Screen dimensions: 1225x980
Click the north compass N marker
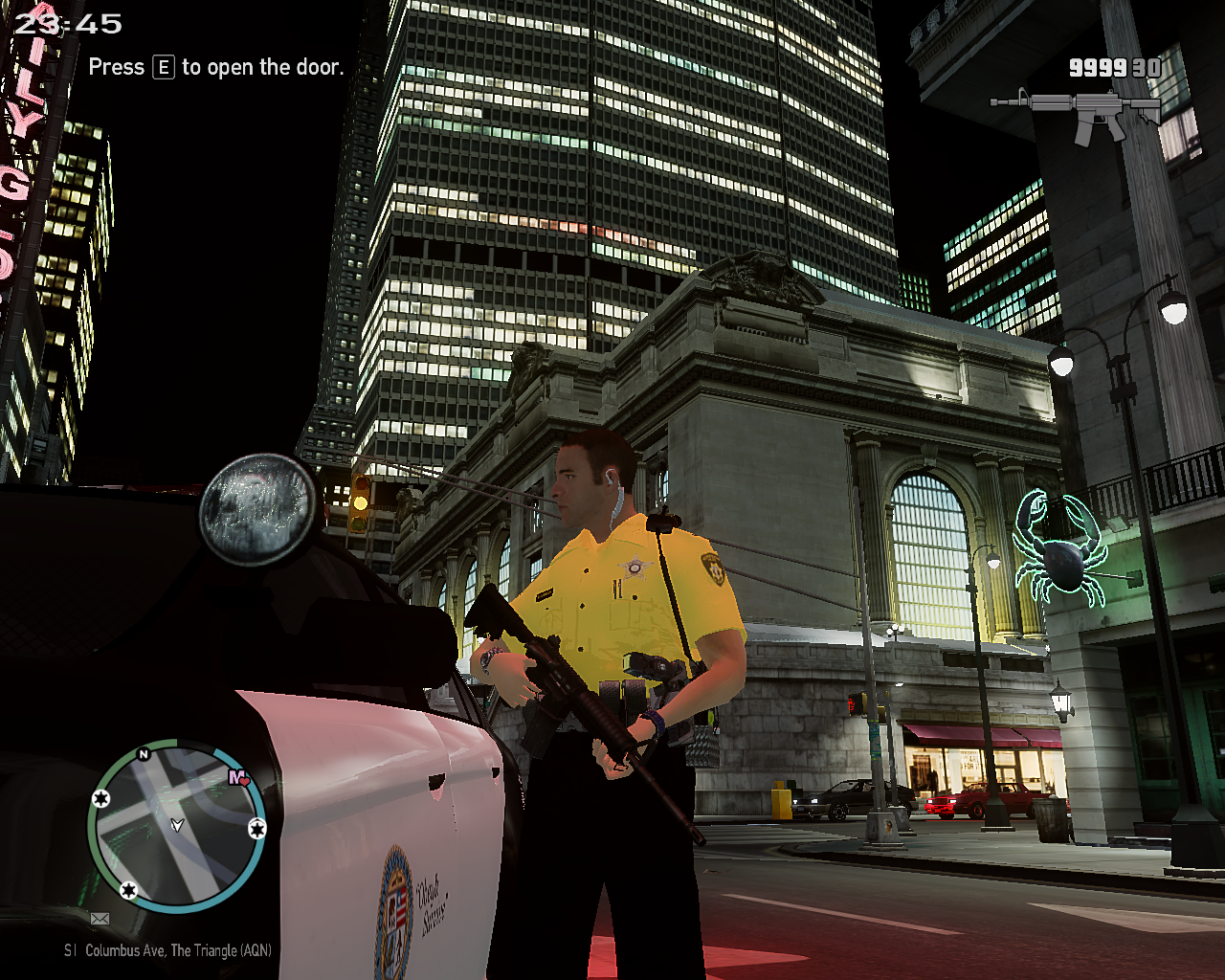[144, 755]
